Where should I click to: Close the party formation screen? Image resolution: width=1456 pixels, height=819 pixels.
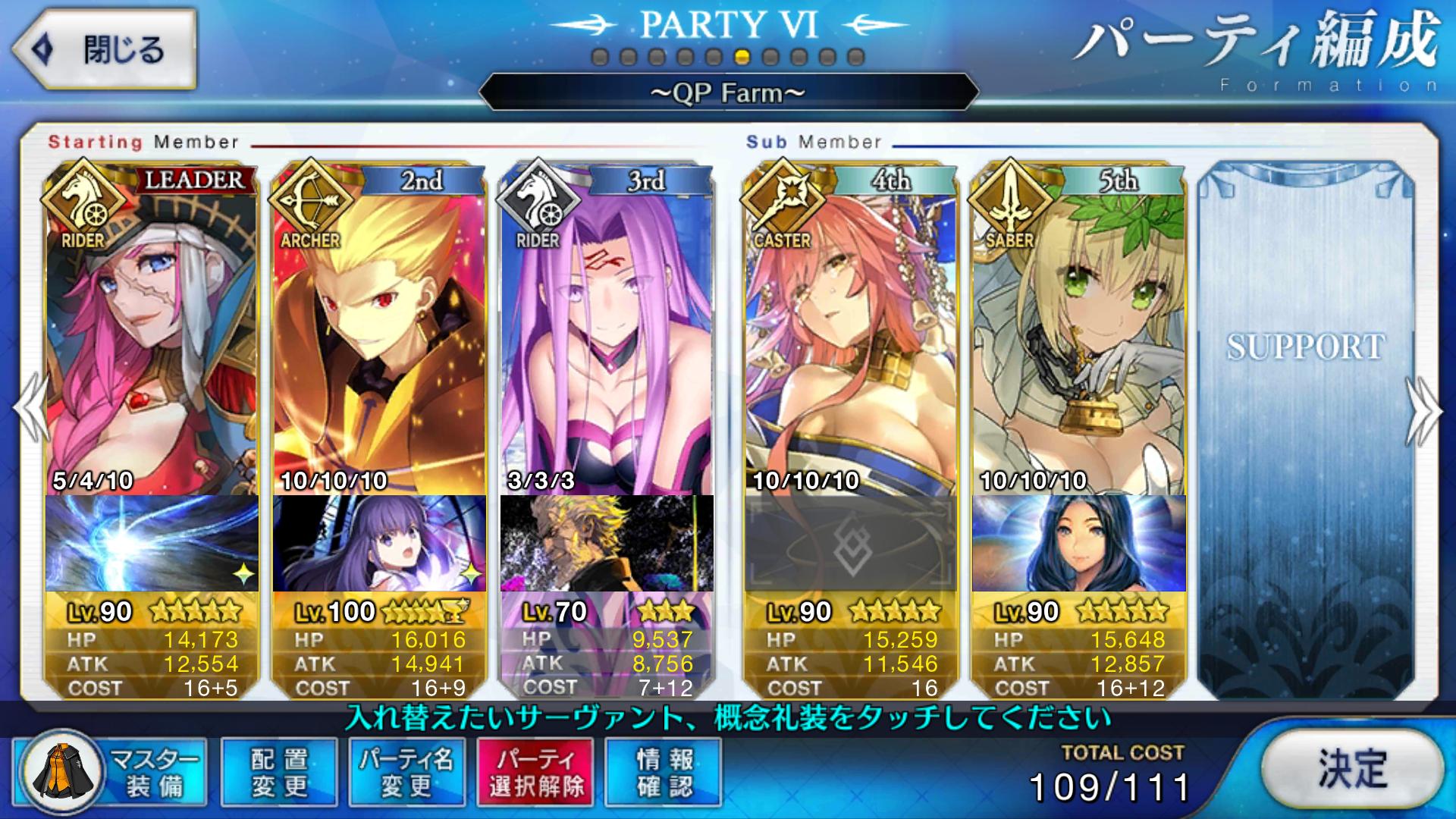pos(105,50)
